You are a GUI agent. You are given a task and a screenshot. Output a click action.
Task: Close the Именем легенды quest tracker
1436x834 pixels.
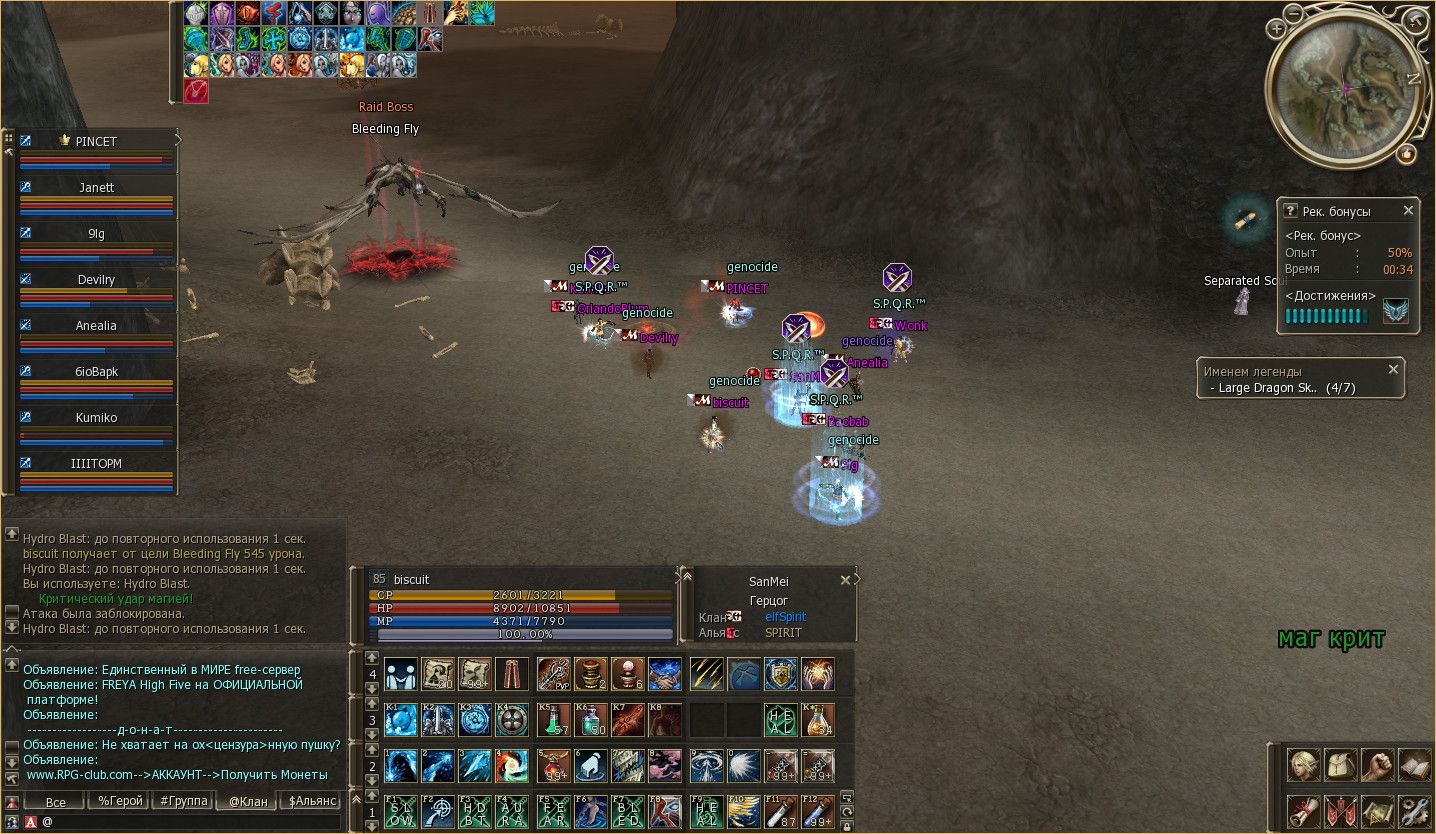tap(1393, 370)
